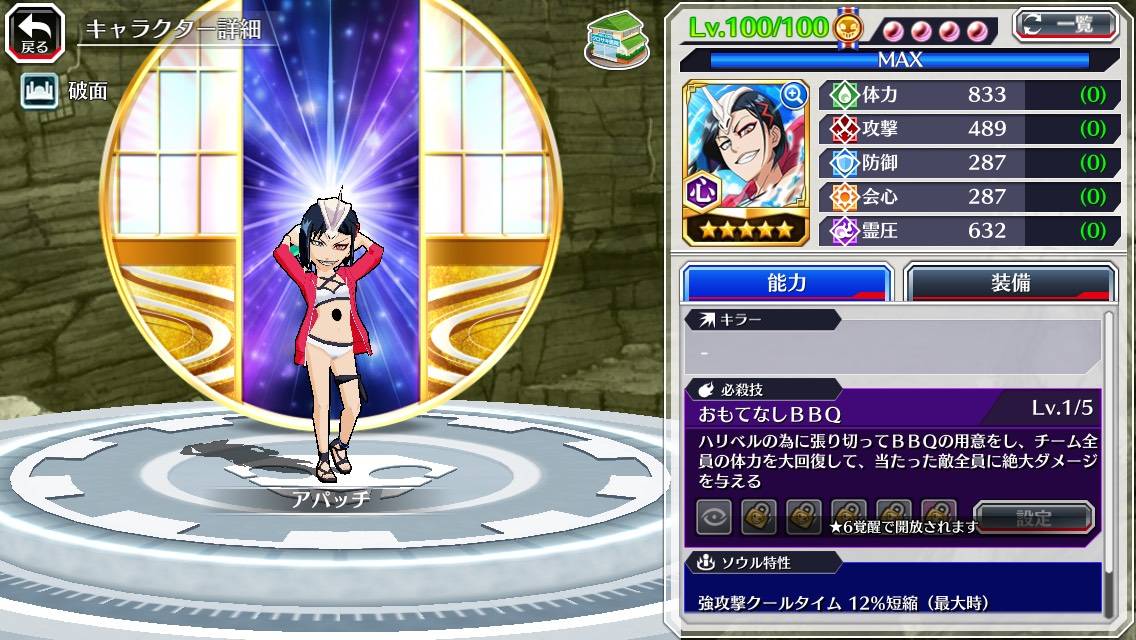Click the 設定 button
This screenshot has width=1136, height=640.
(x=1033, y=518)
